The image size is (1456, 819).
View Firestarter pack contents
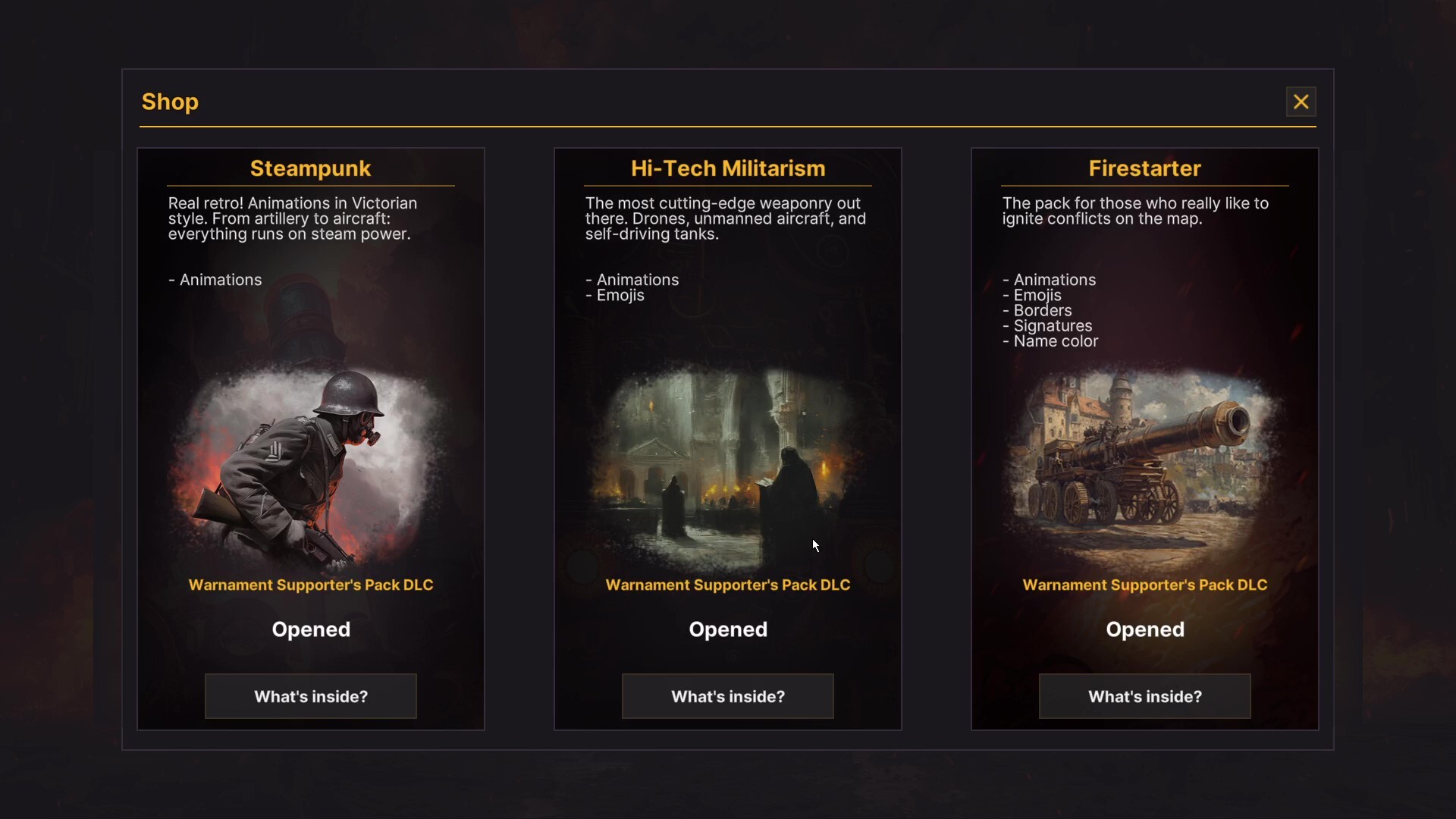[x=1145, y=696]
